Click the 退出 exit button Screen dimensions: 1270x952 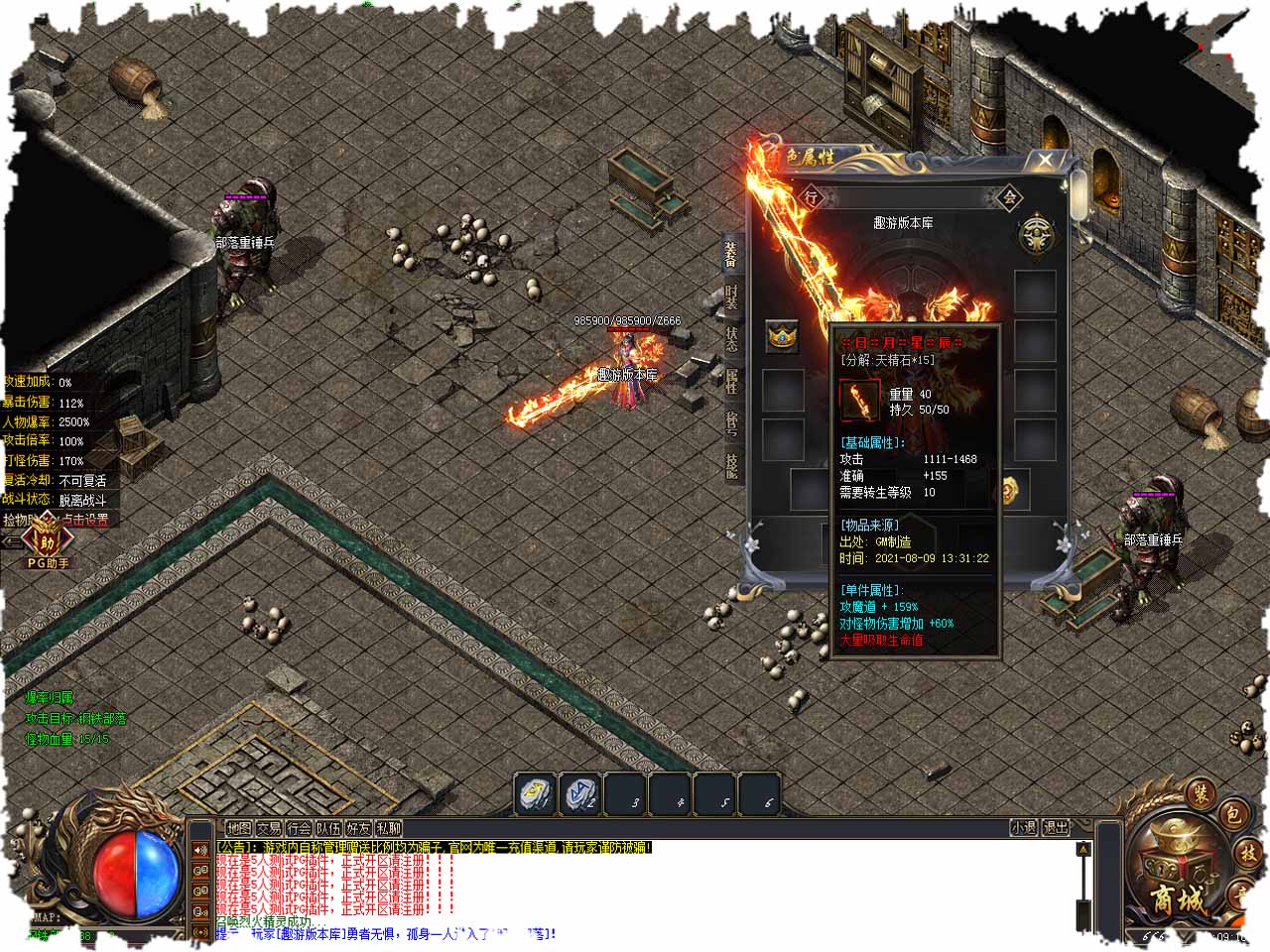pyautogui.click(x=1056, y=827)
